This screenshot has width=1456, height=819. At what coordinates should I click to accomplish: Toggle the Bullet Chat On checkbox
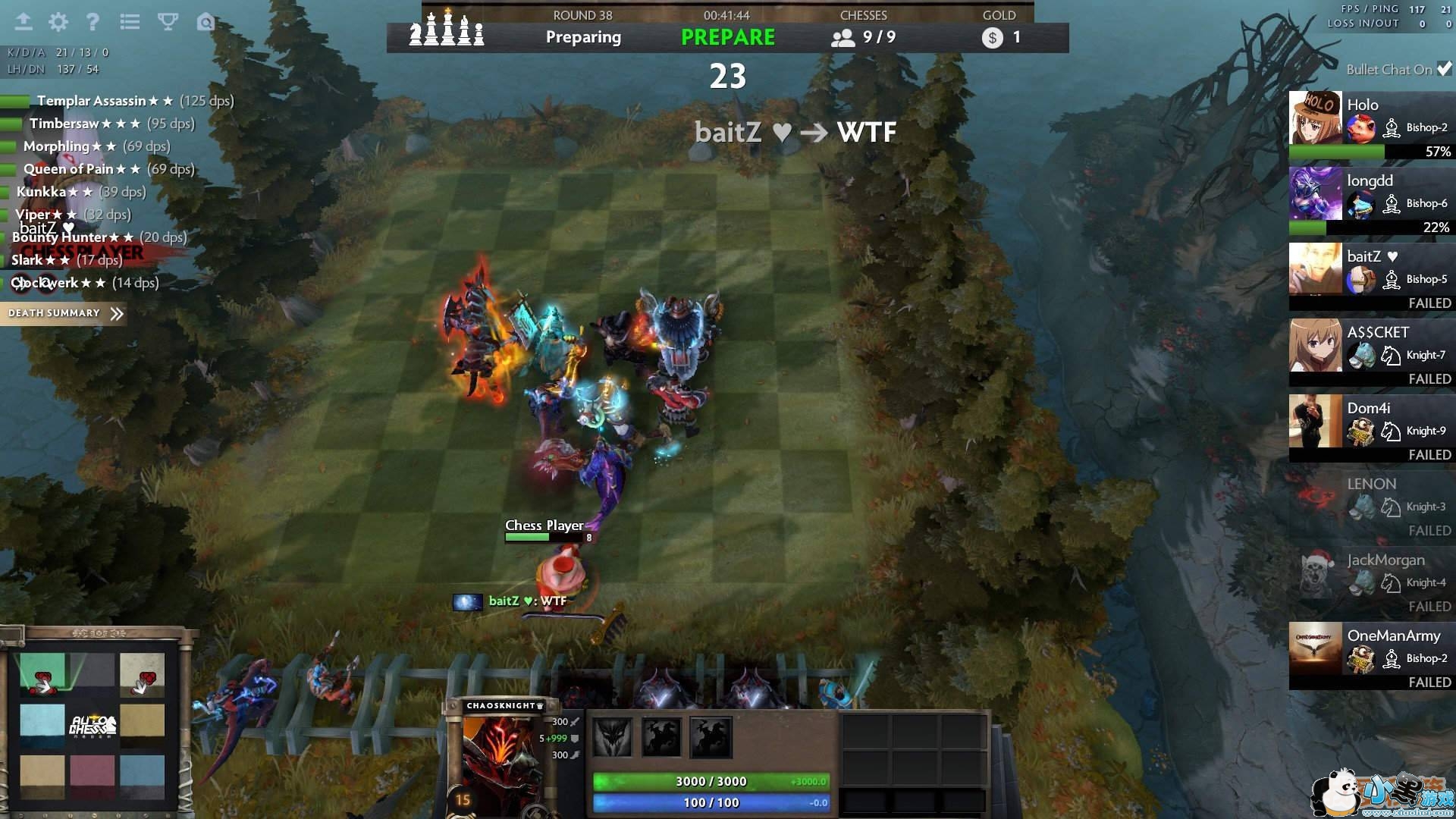[1444, 69]
